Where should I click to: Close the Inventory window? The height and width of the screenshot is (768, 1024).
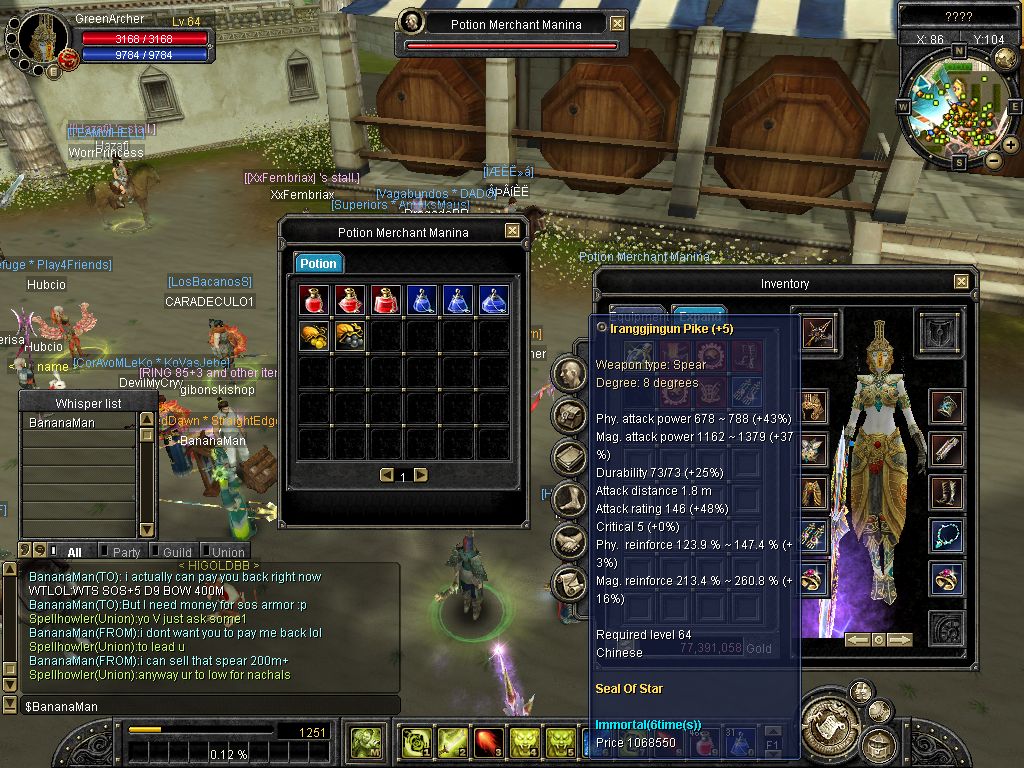[x=961, y=283]
